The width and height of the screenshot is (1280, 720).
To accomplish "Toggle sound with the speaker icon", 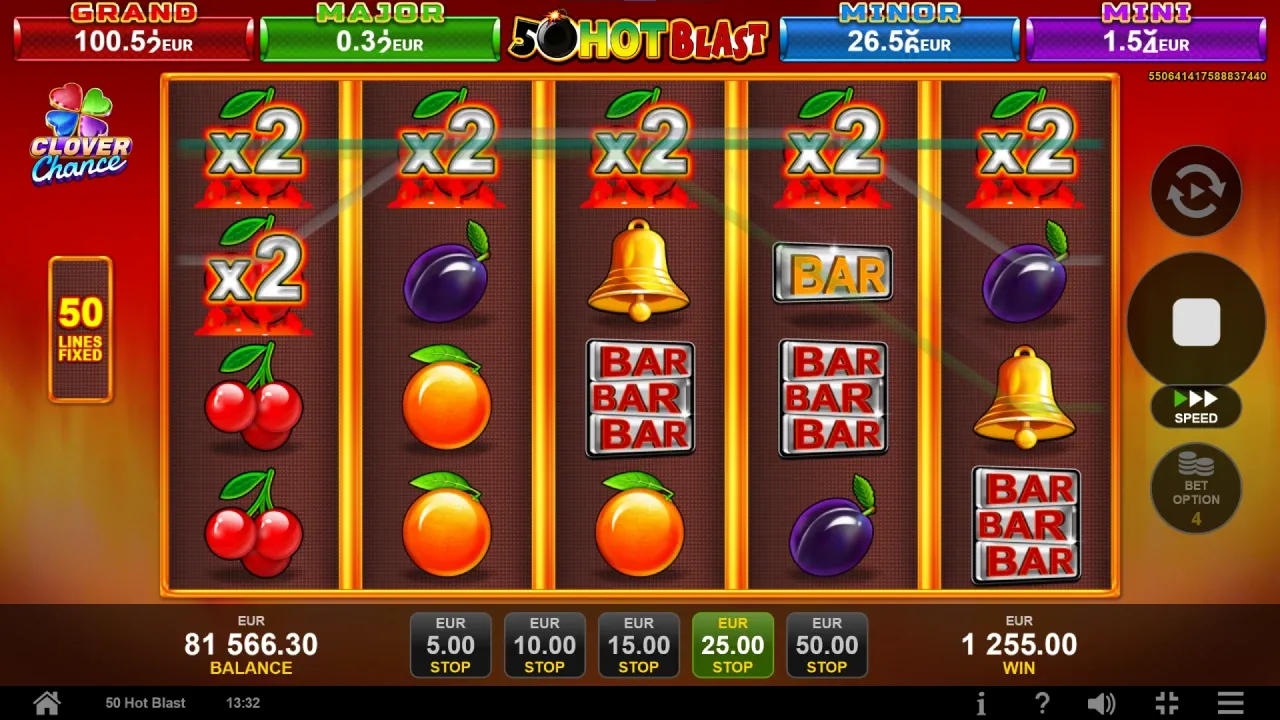I will pyautogui.click(x=1101, y=703).
